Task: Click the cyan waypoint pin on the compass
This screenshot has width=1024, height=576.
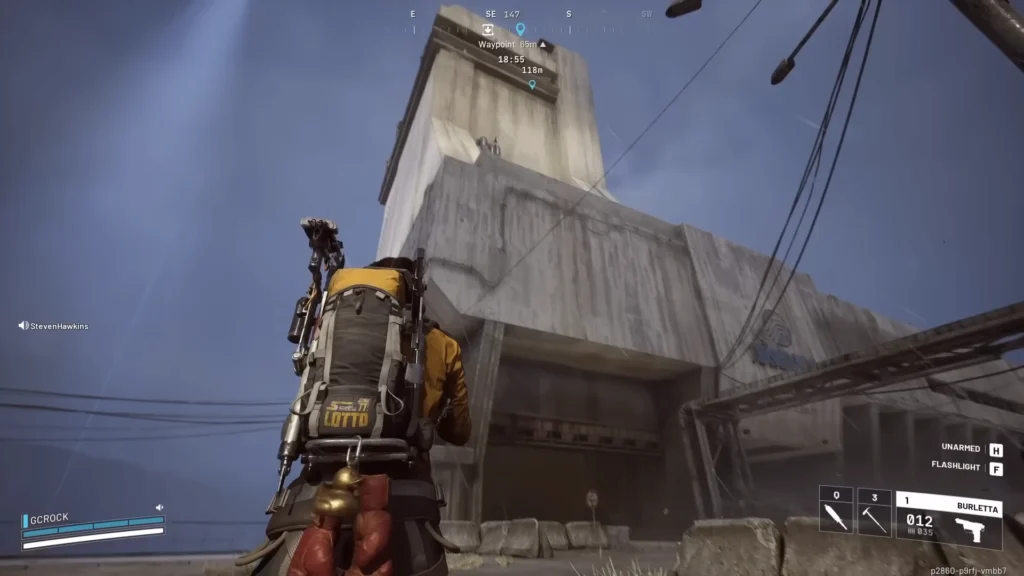Action: (520, 29)
